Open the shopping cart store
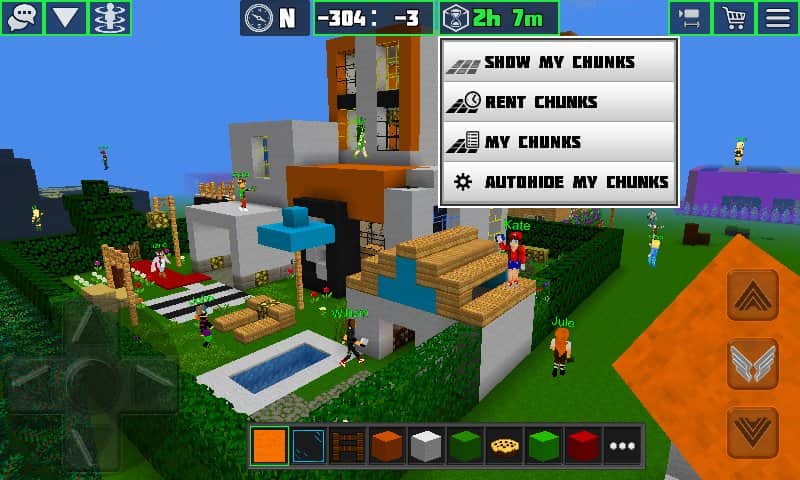Viewport: 800px width, 480px height. pos(734,18)
